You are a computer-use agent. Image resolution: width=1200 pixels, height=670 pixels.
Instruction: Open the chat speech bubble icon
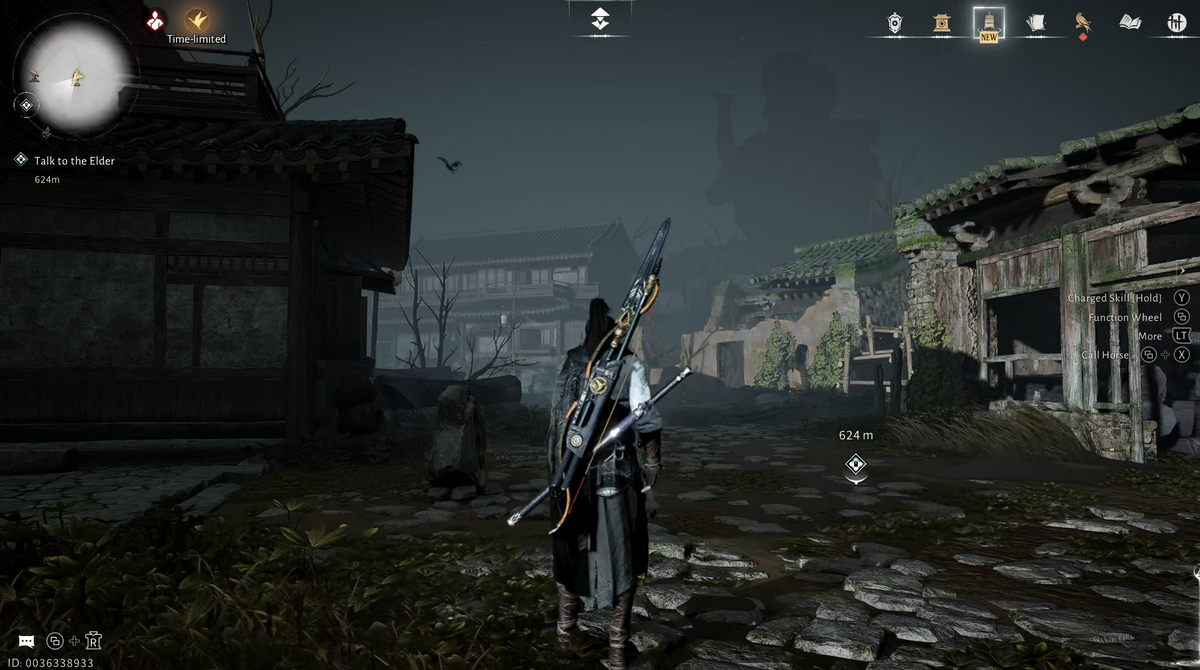[26, 641]
